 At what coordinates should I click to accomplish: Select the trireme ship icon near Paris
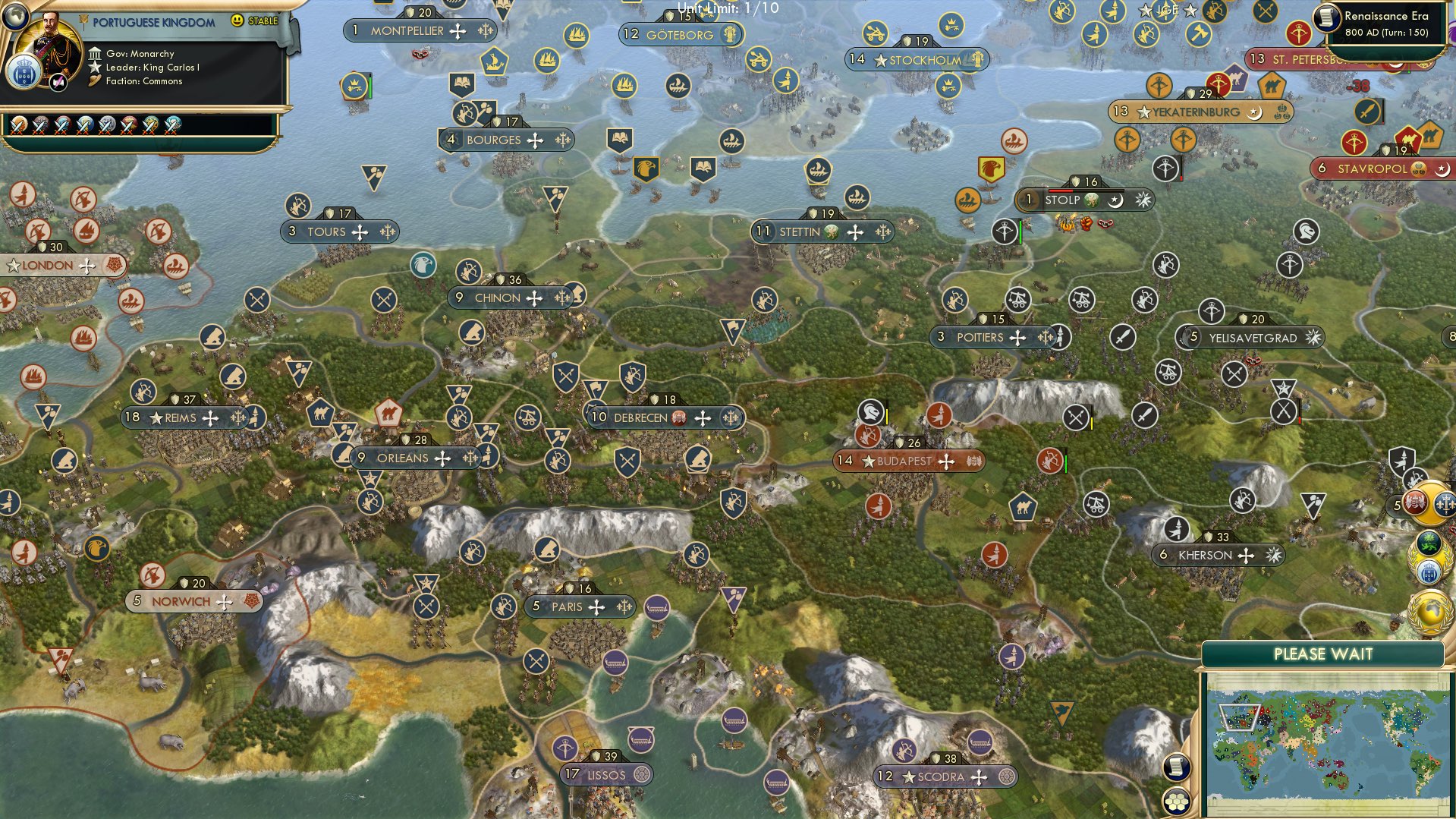point(658,608)
